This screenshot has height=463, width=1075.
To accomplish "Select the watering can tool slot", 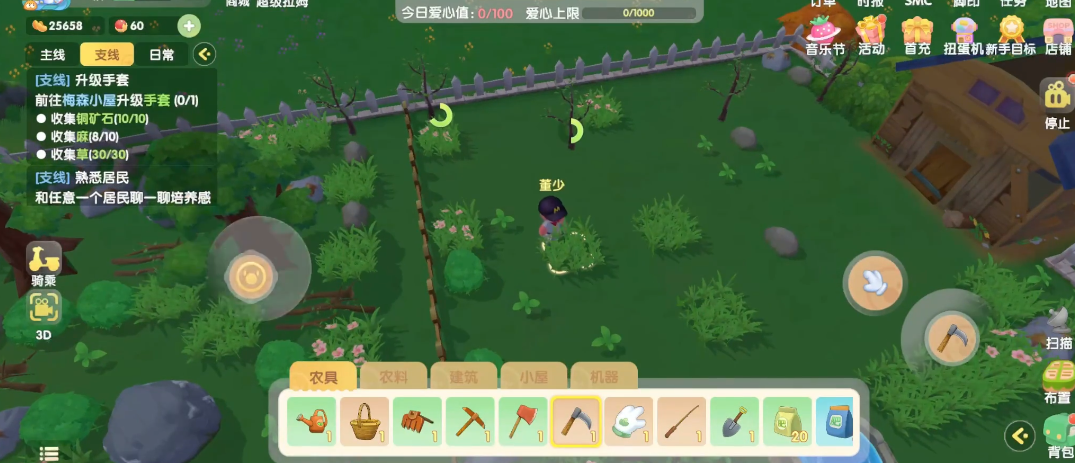I will click(312, 421).
